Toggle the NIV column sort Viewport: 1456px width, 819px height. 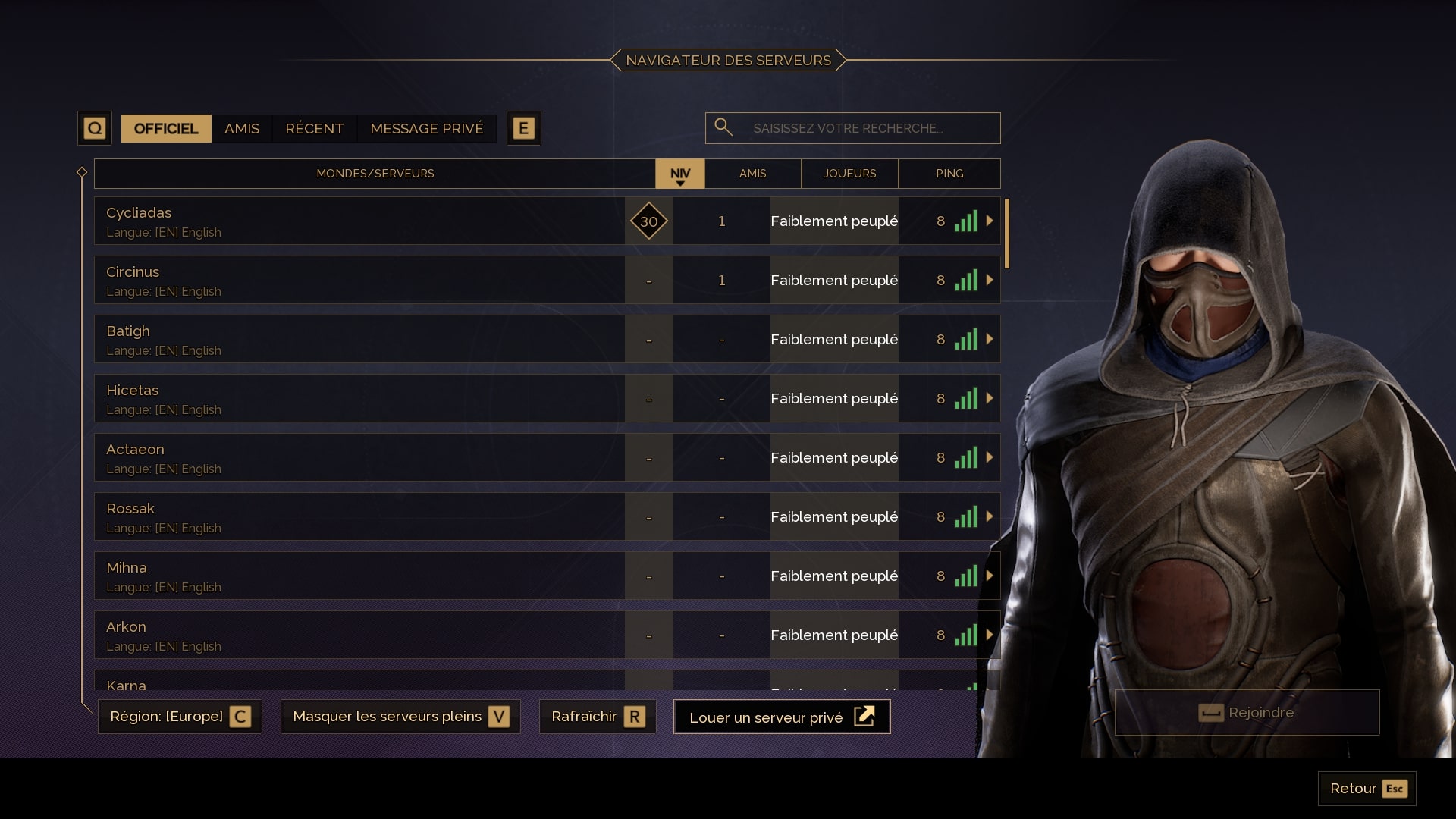[679, 174]
